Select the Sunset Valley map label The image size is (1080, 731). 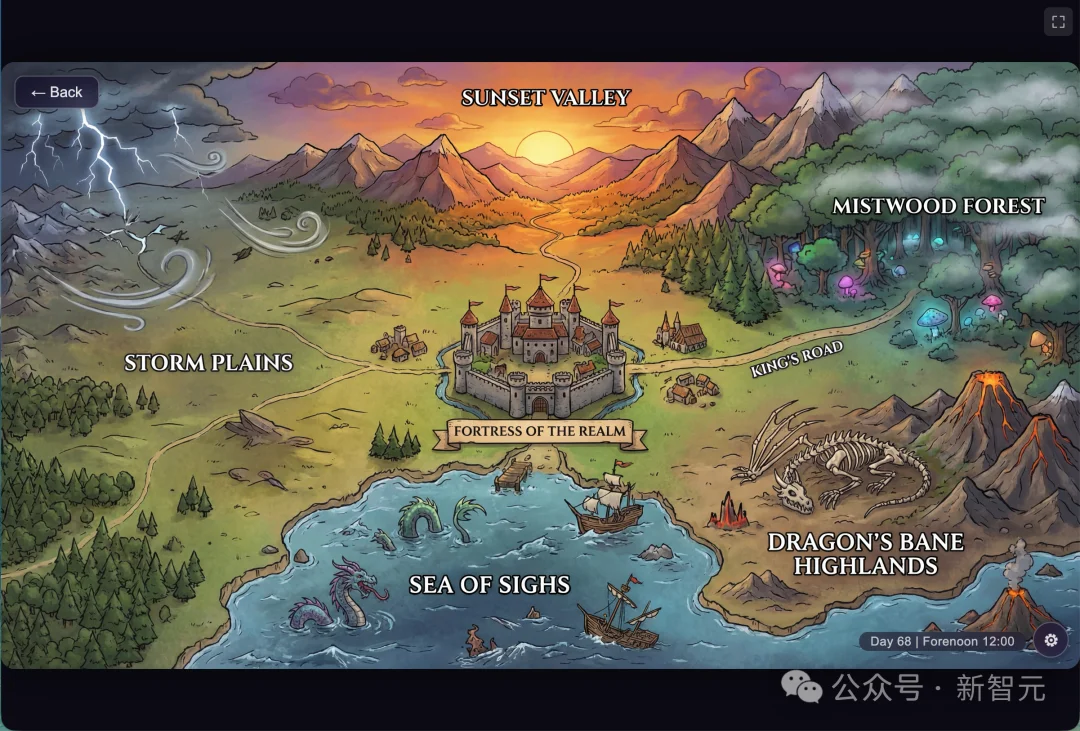(x=546, y=98)
